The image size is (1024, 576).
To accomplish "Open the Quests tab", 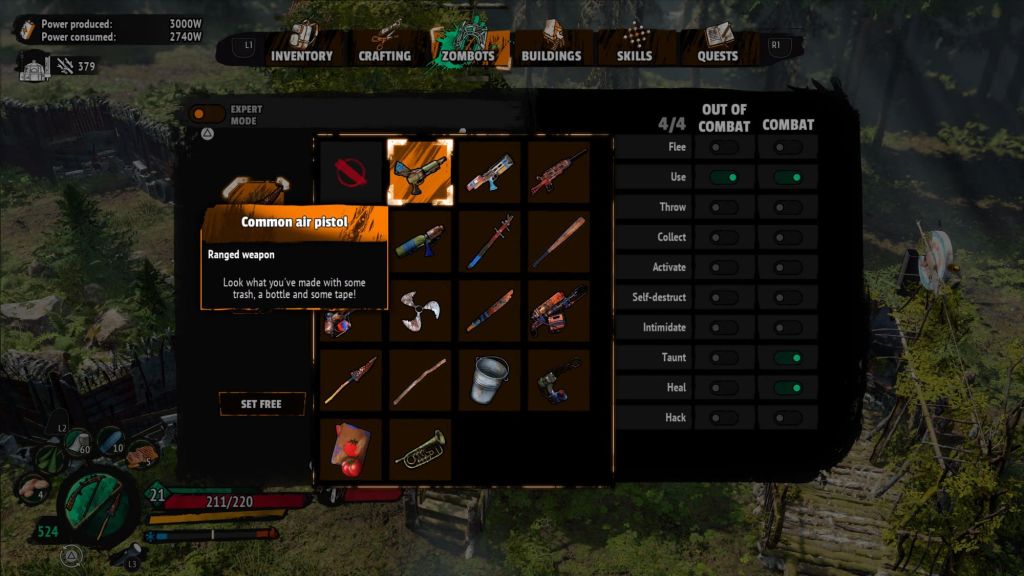I will point(718,55).
